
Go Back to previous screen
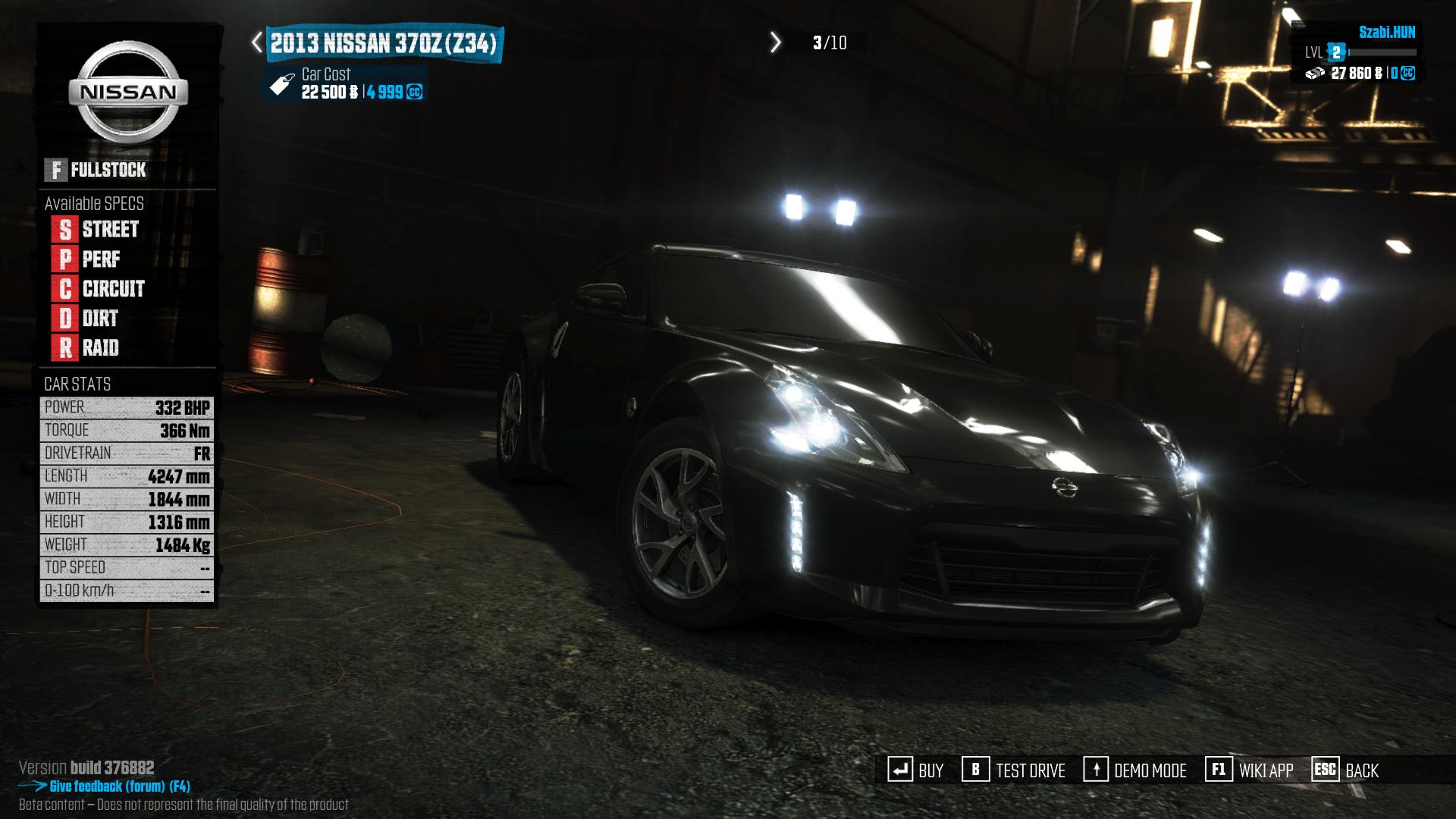coord(1345,770)
